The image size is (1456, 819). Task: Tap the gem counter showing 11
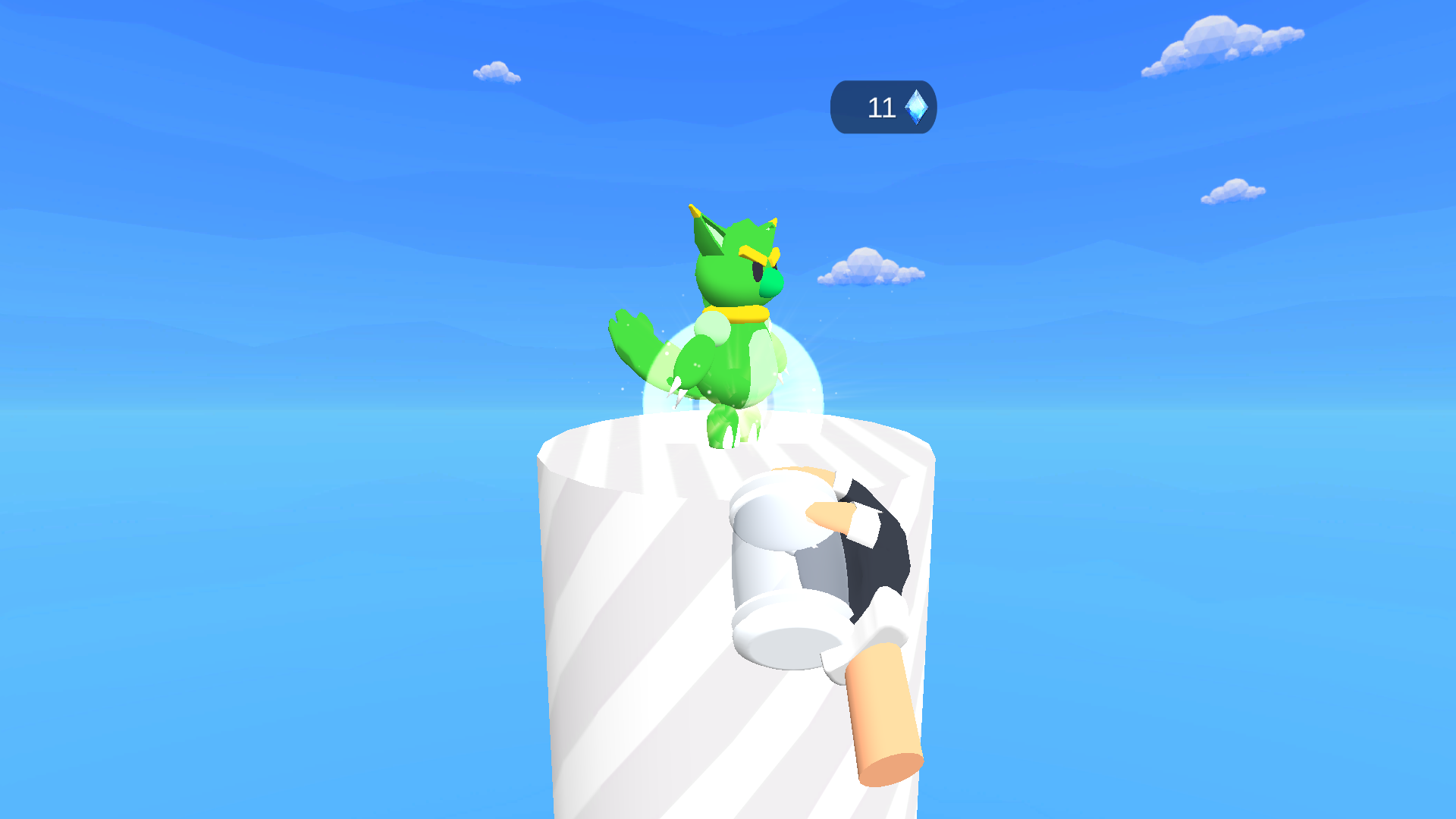point(882,106)
